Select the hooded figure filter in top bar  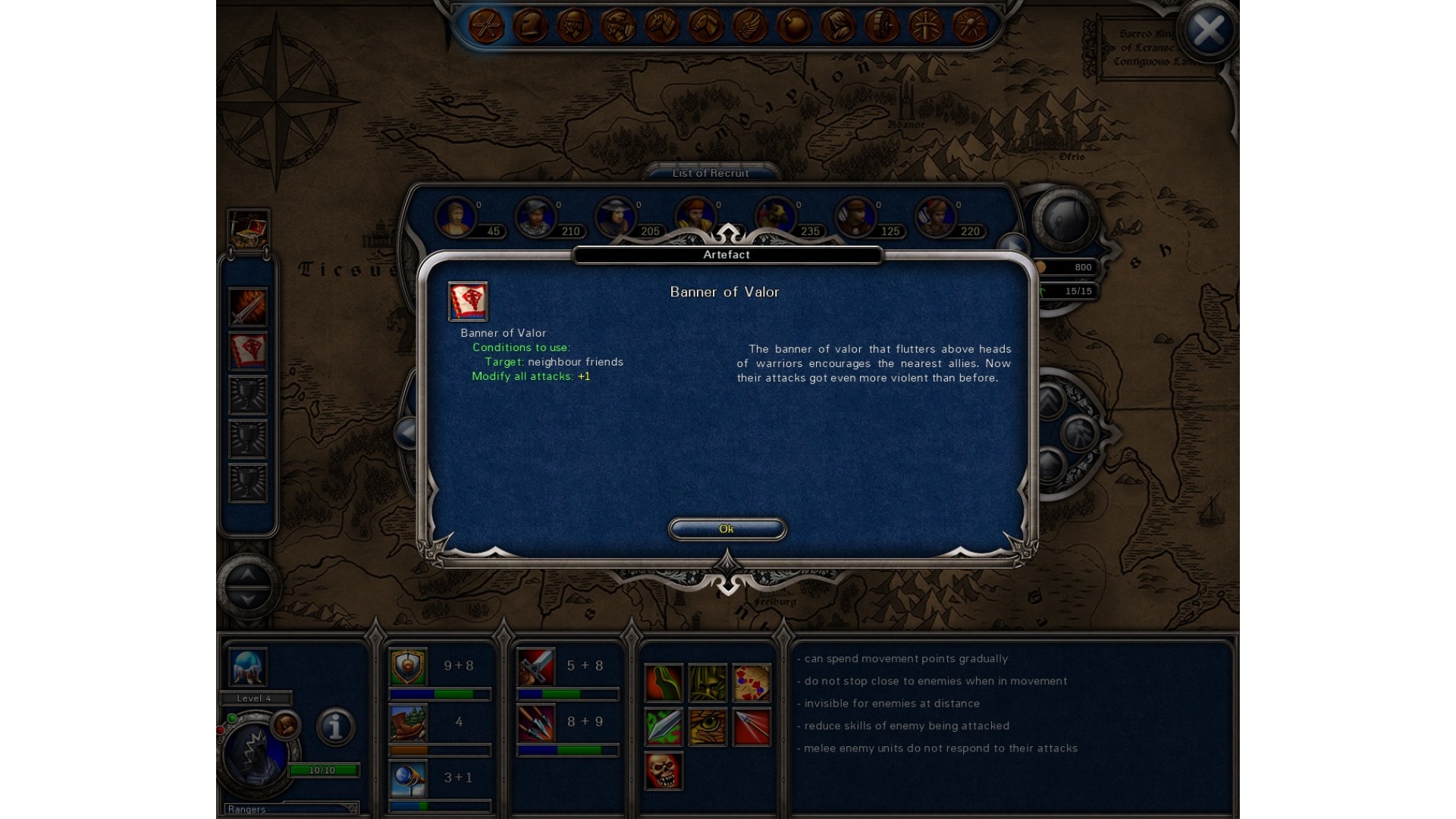coord(838,27)
